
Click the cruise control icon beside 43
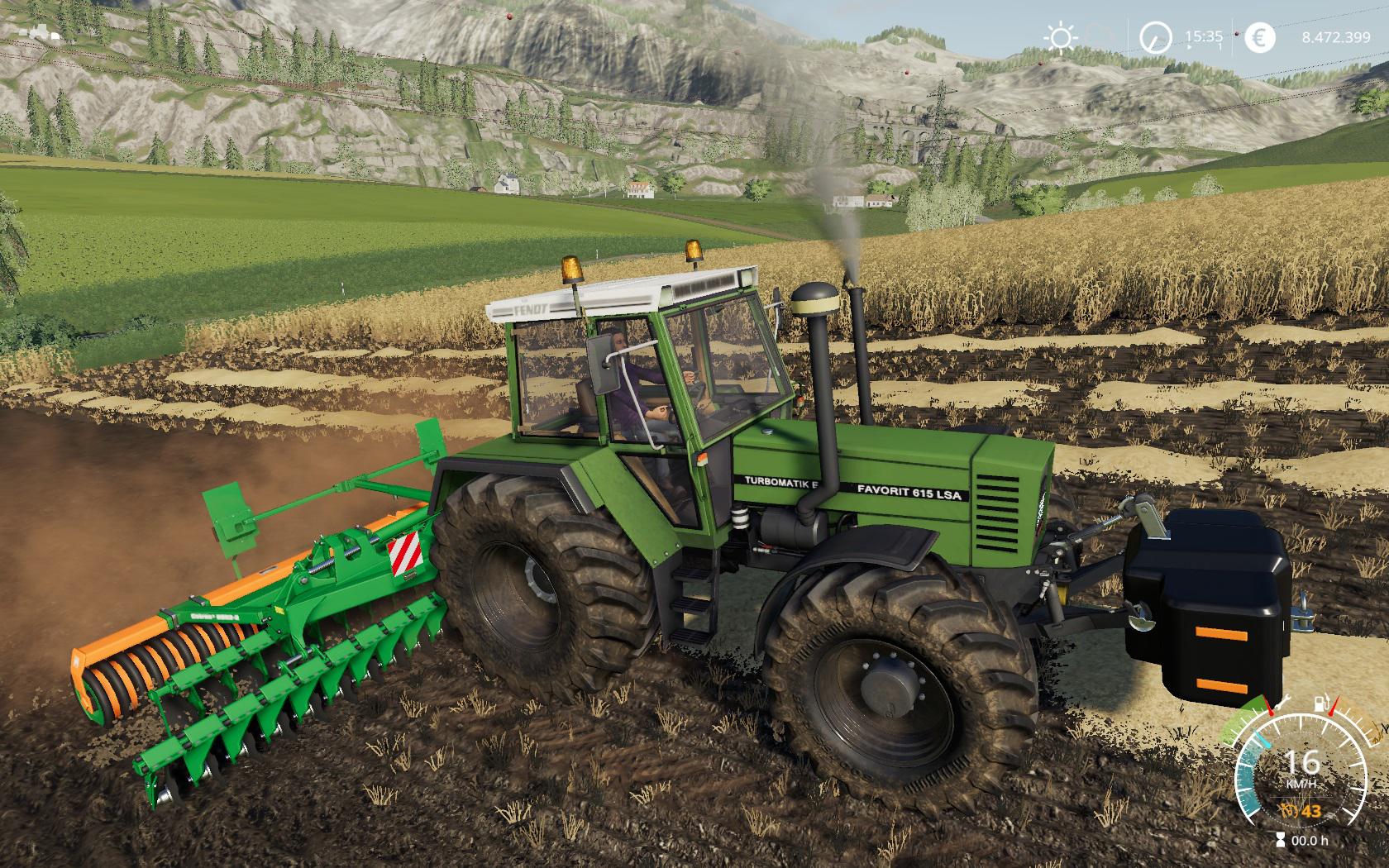(1286, 812)
